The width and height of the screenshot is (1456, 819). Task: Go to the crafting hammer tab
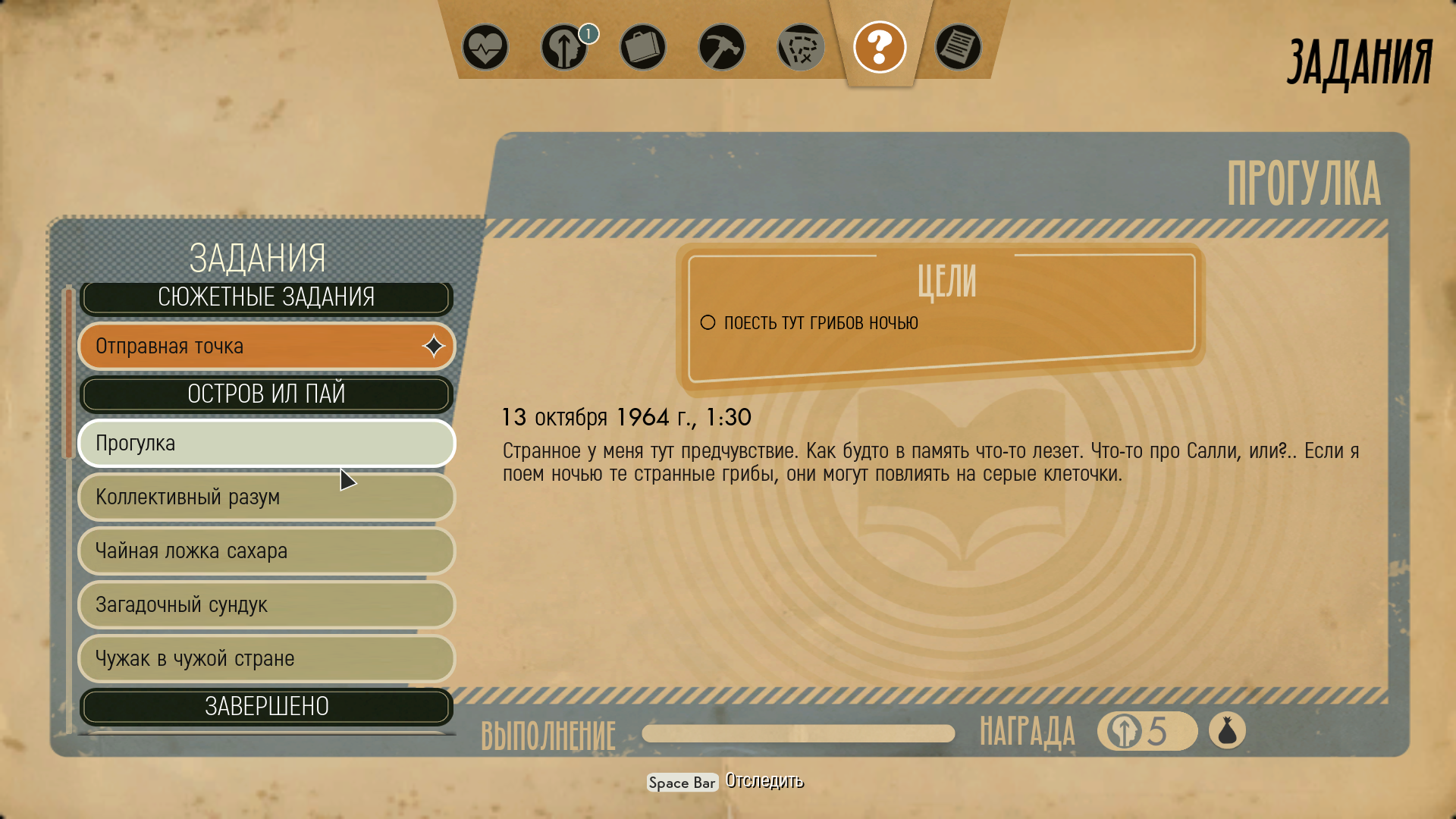pos(722,48)
